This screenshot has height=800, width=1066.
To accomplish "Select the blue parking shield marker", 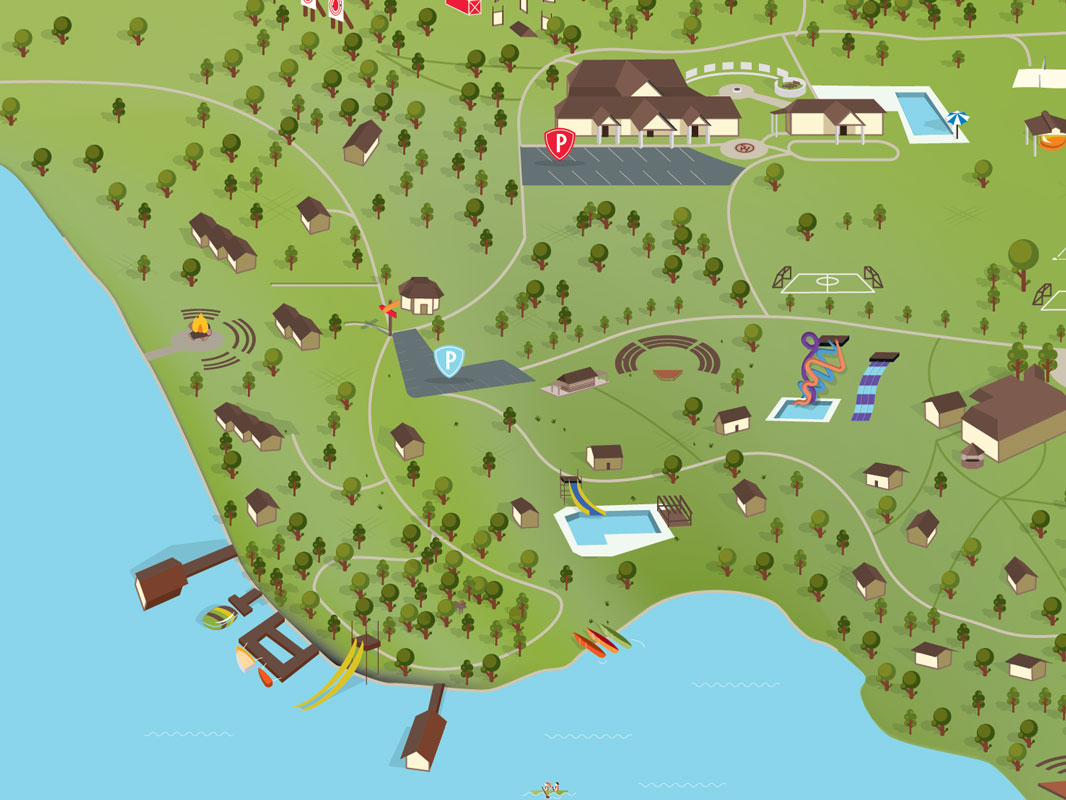I will tap(450, 360).
